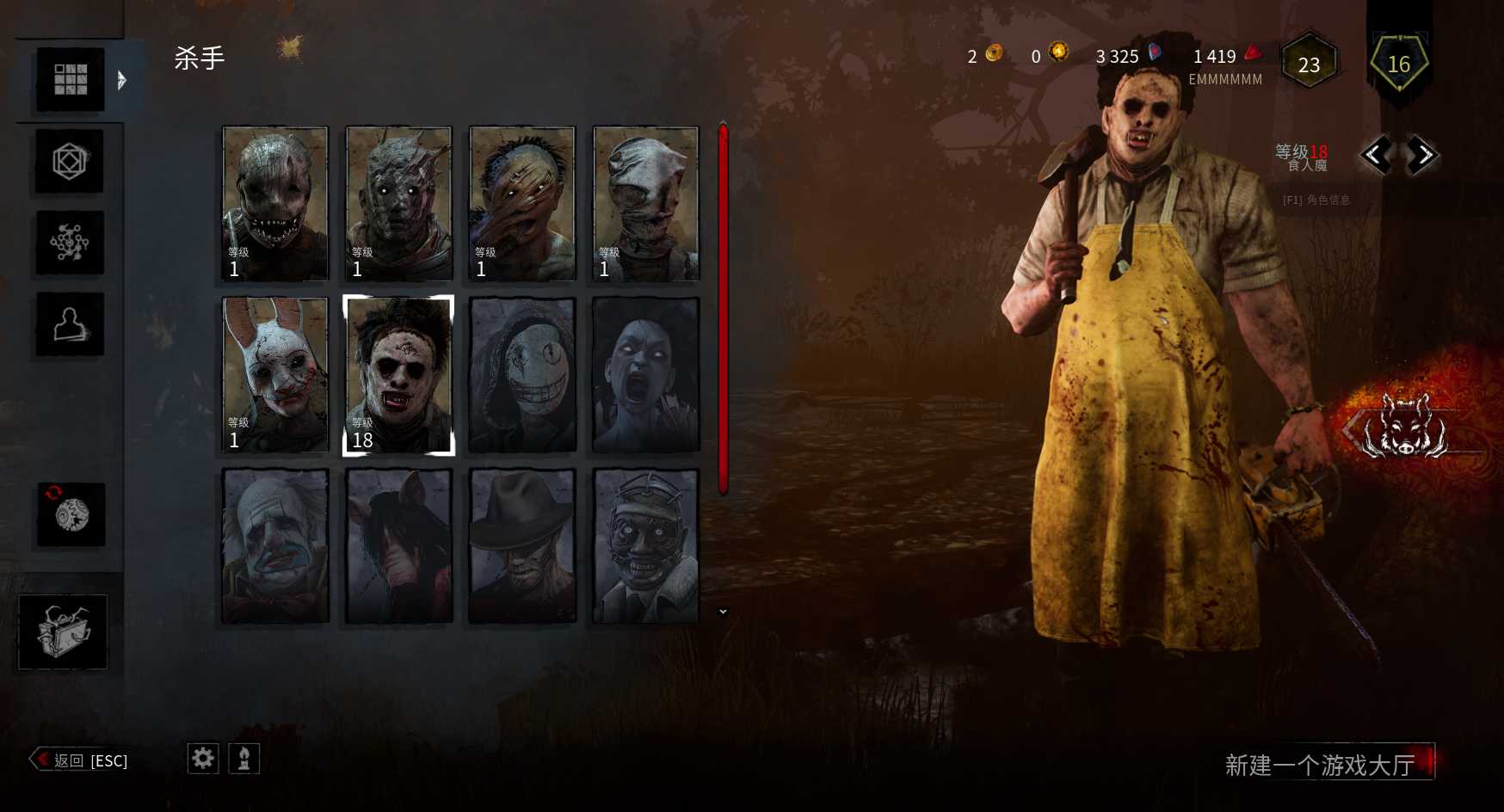Open the character grid tab

(71, 79)
